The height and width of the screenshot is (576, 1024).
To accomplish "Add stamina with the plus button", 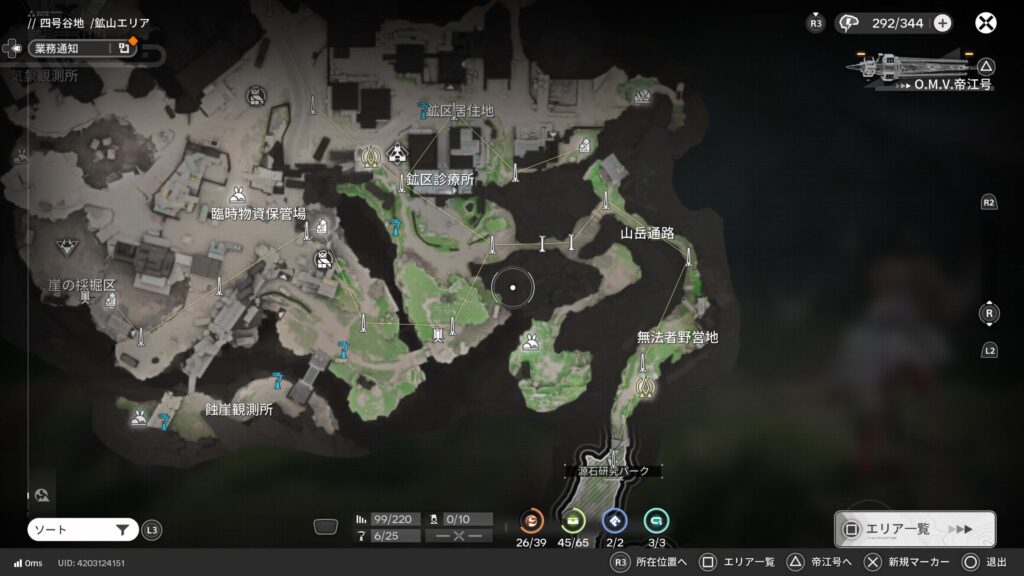I will click(942, 23).
